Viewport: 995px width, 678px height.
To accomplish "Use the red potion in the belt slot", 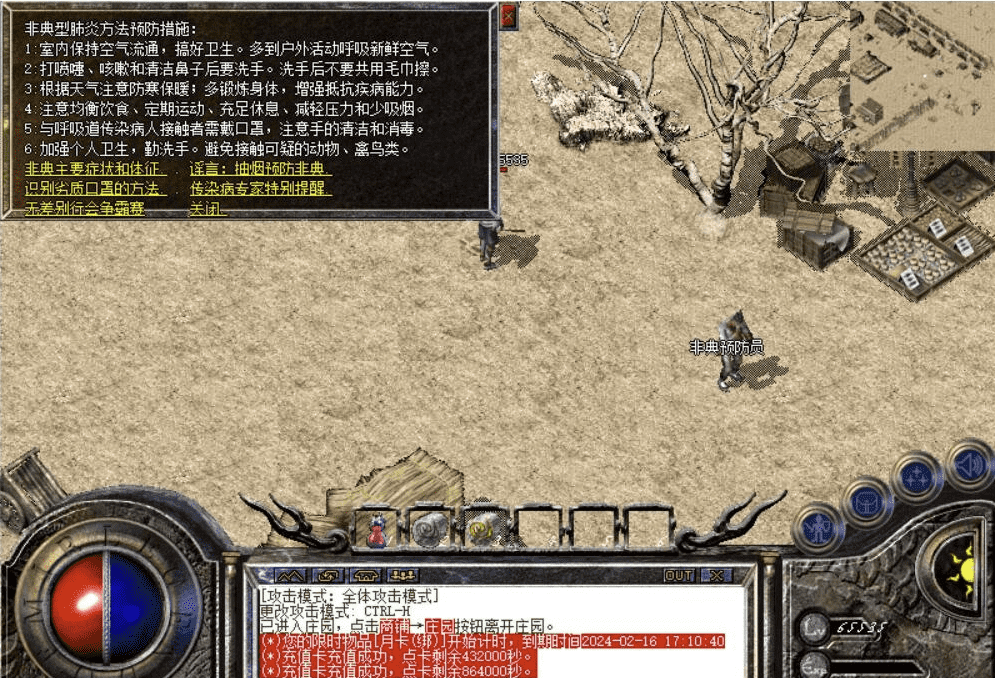I will pyautogui.click(x=377, y=528).
